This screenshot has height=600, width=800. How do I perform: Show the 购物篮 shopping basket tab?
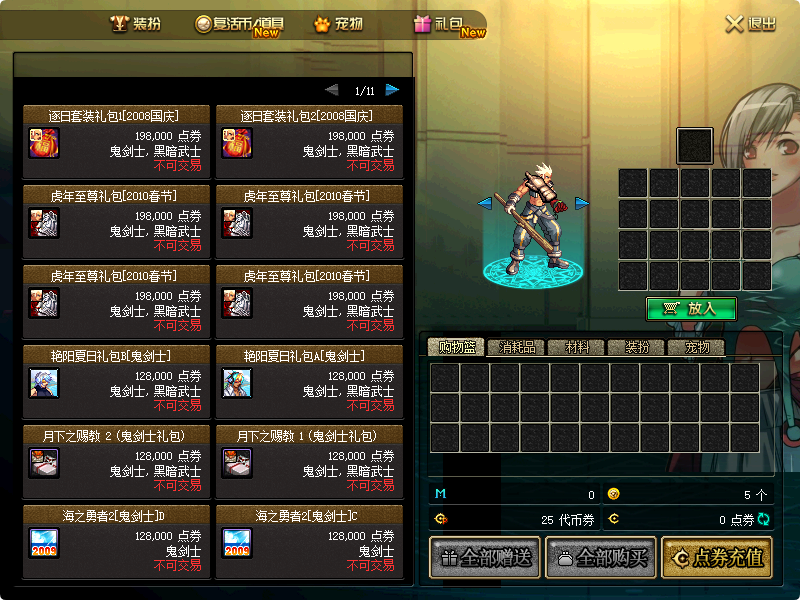pyautogui.click(x=456, y=348)
